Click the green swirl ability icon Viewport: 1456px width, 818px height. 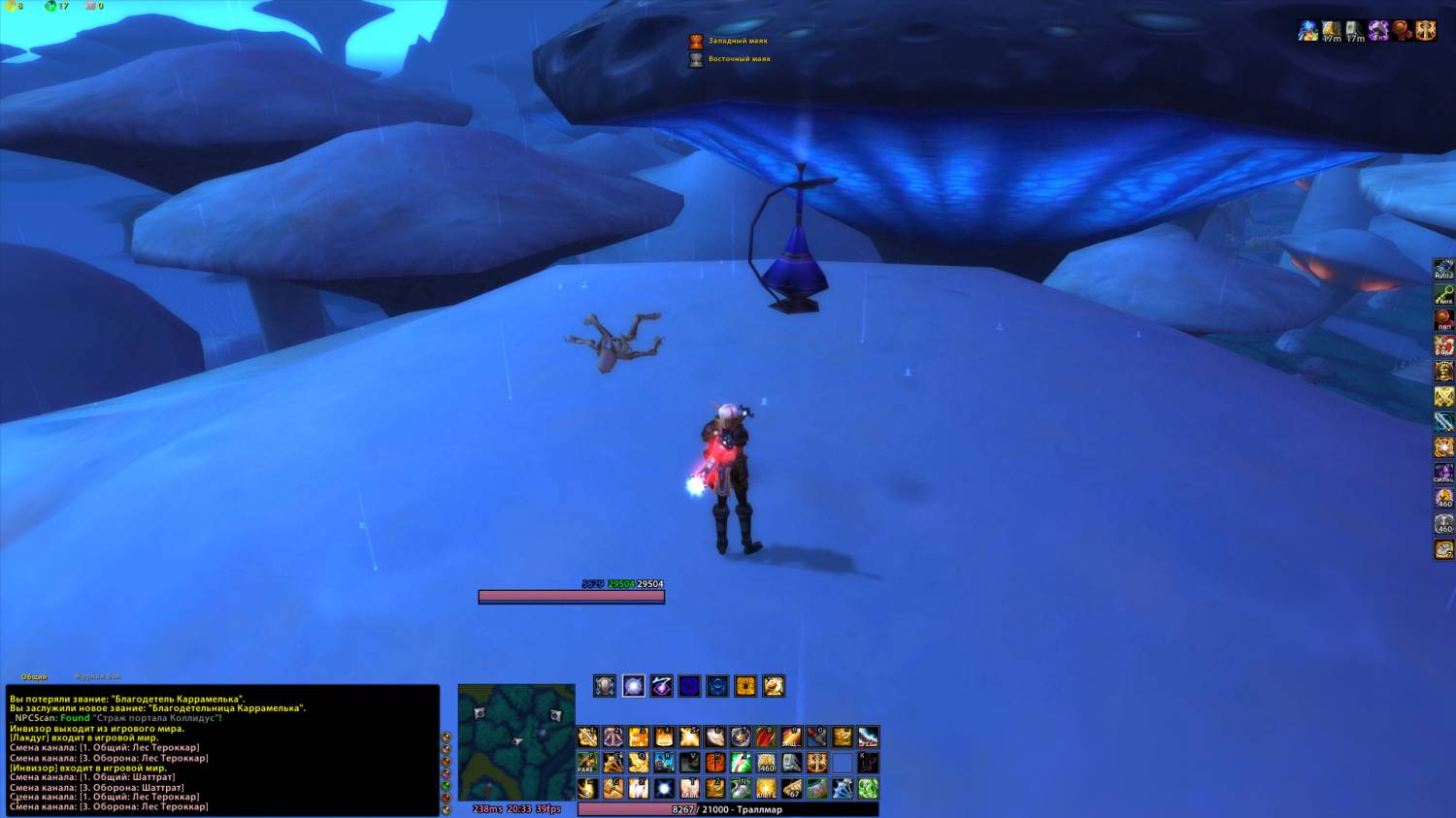[x=868, y=788]
